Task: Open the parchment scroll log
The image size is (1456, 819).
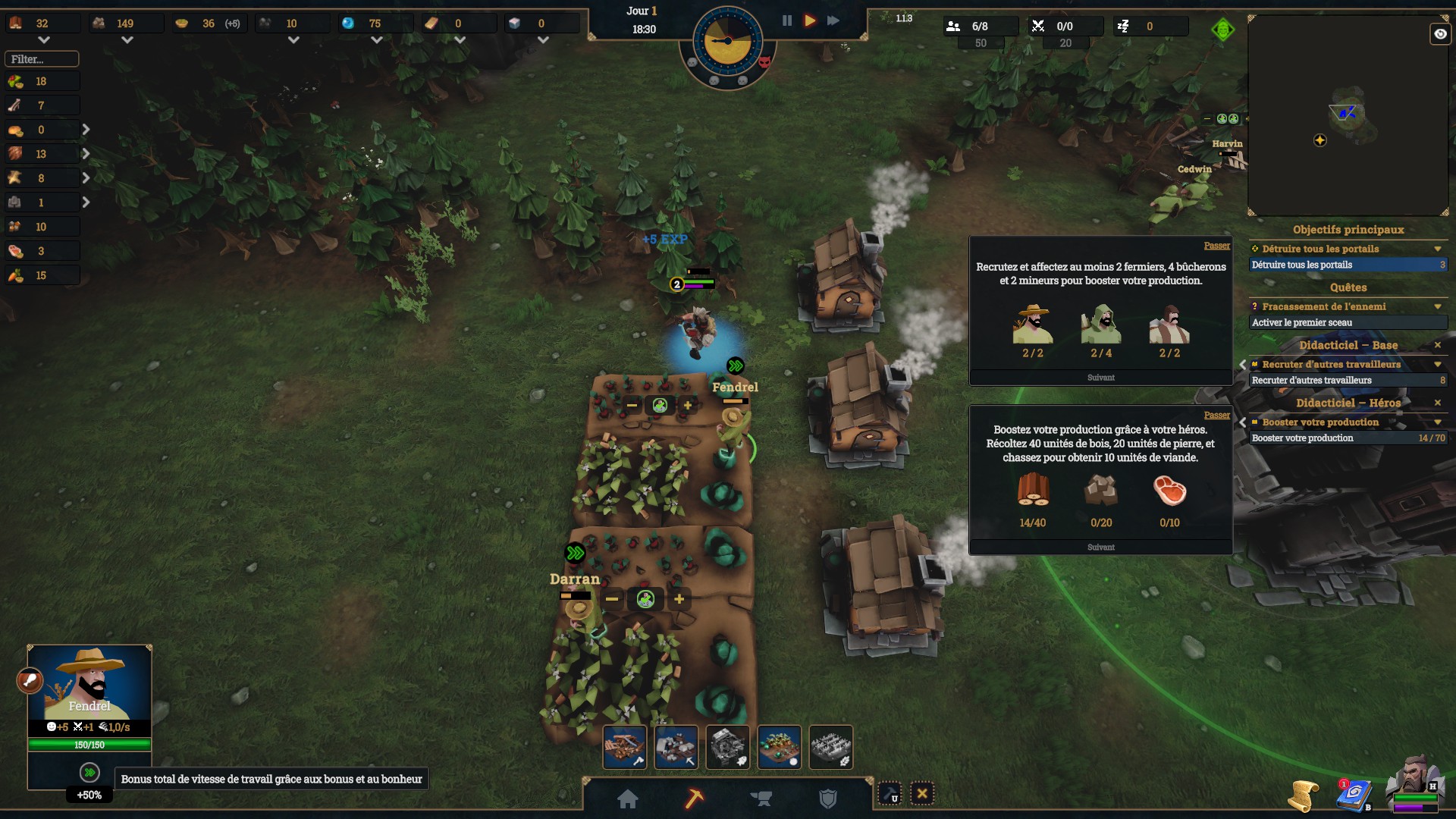Action: coord(1304,796)
